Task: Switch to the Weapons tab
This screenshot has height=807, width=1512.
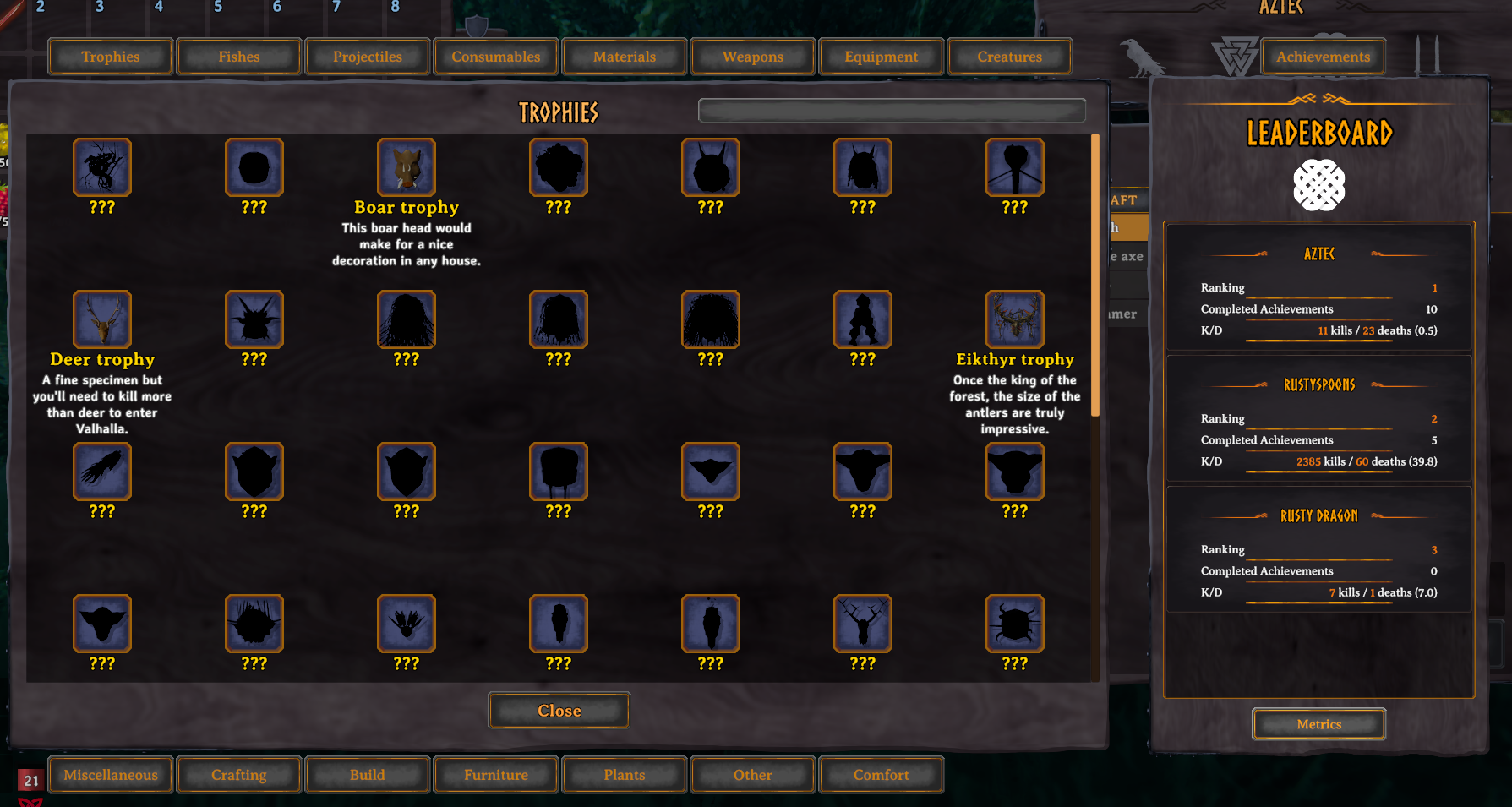Action: click(752, 56)
